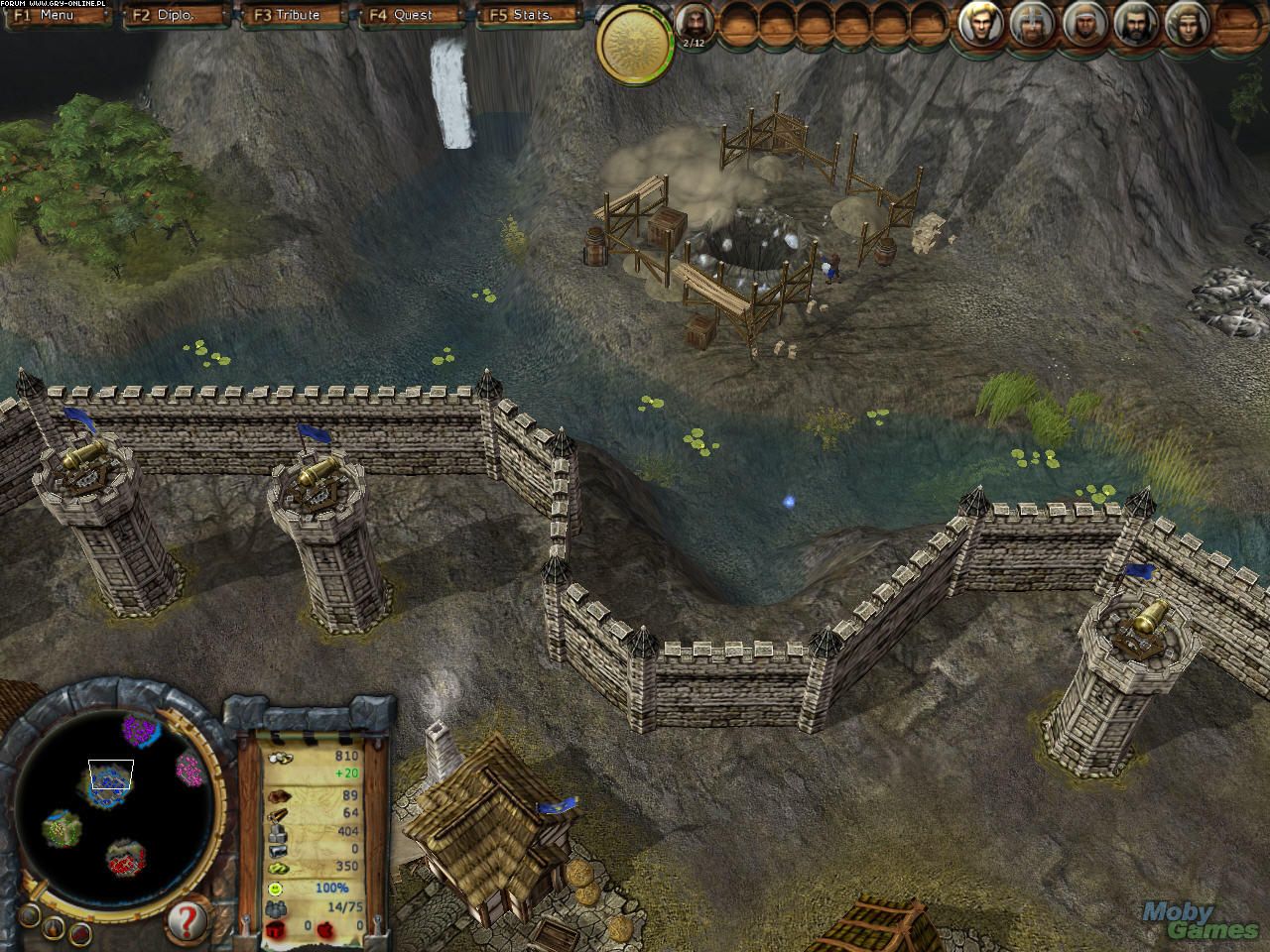This screenshot has height=952, width=1270.
Task: Select the long-haired hero portrait on far right
Action: tap(1187, 24)
